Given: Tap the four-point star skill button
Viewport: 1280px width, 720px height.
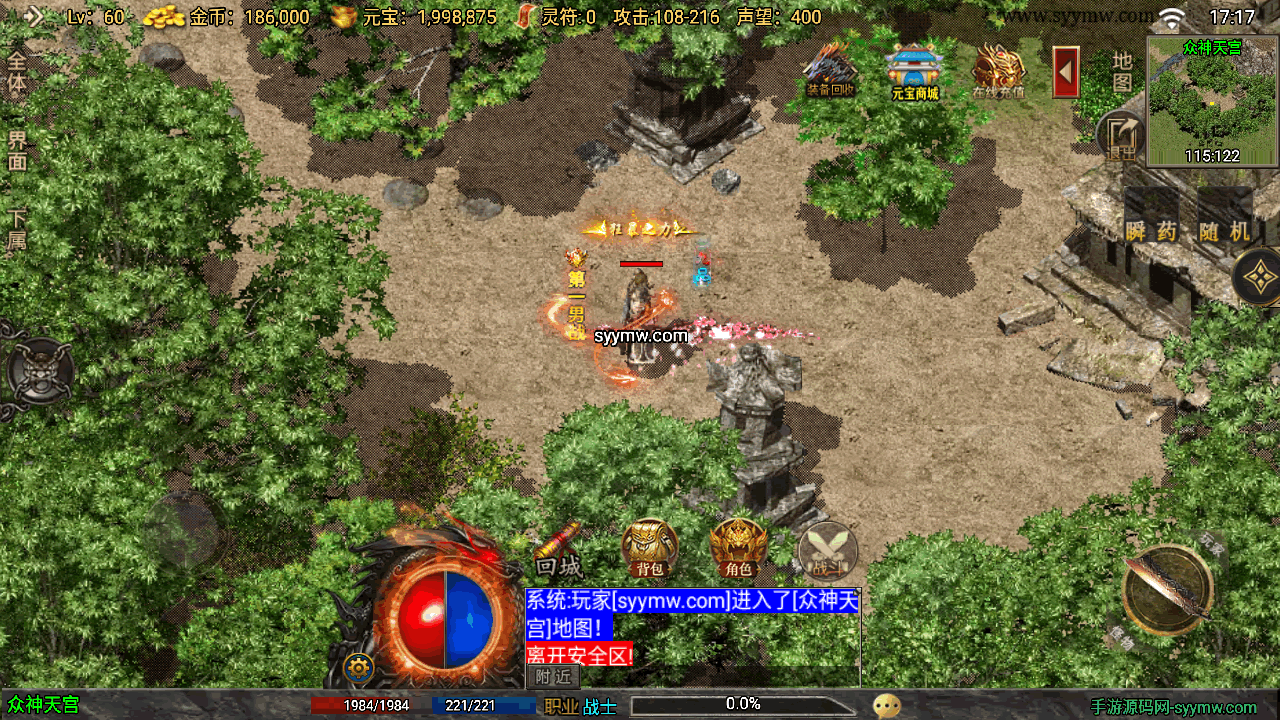Looking at the screenshot, I should pyautogui.click(x=1258, y=277).
